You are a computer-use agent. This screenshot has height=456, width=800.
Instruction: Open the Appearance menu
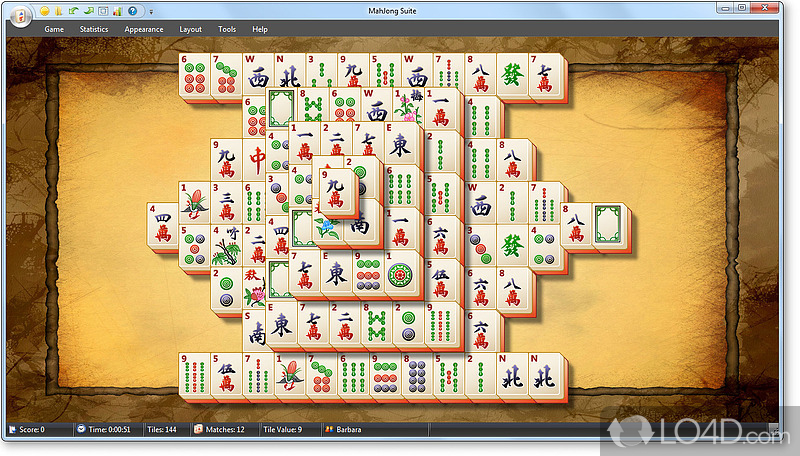pos(143,30)
